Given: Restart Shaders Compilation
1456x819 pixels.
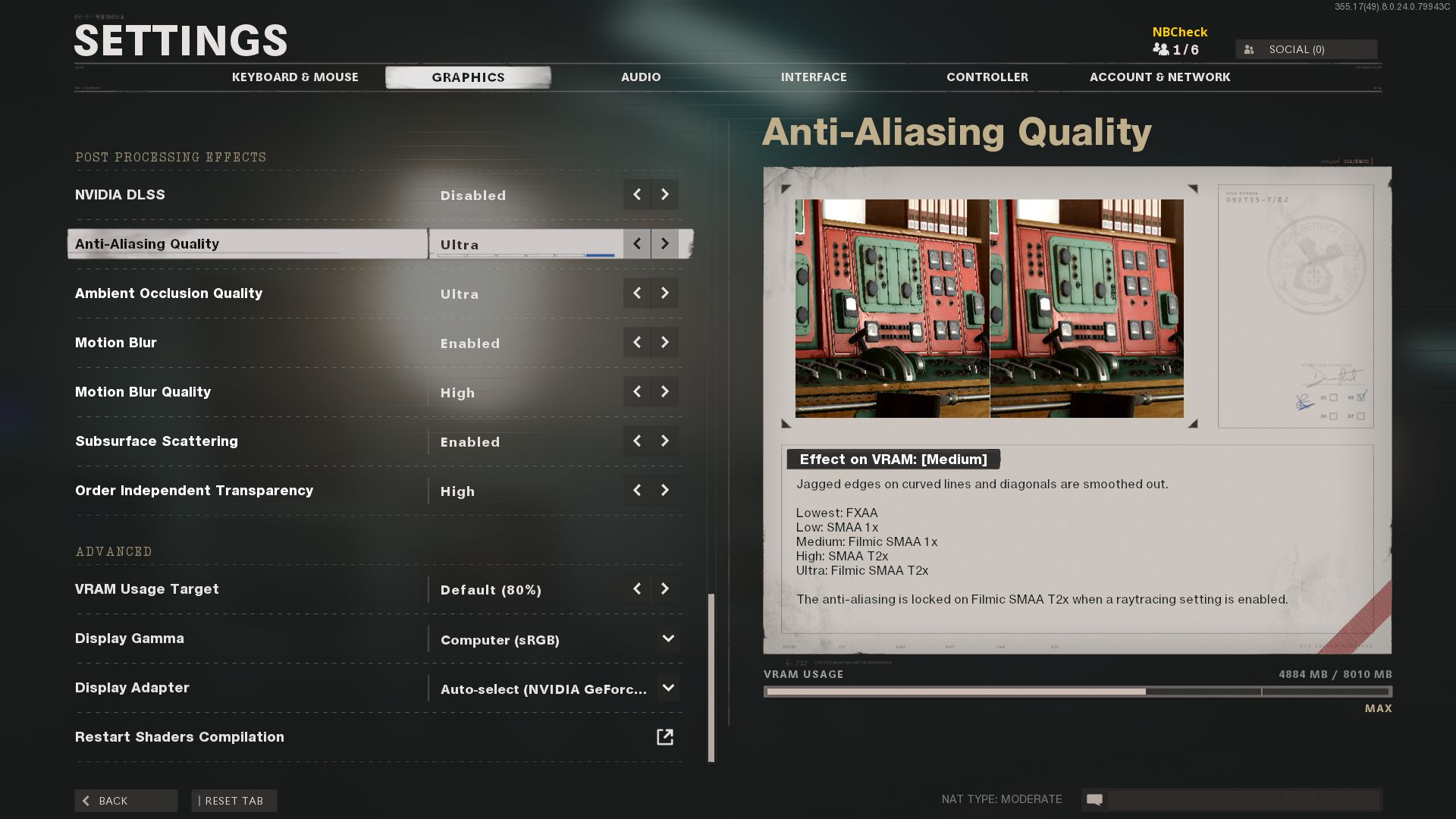Looking at the screenshot, I should click(665, 737).
